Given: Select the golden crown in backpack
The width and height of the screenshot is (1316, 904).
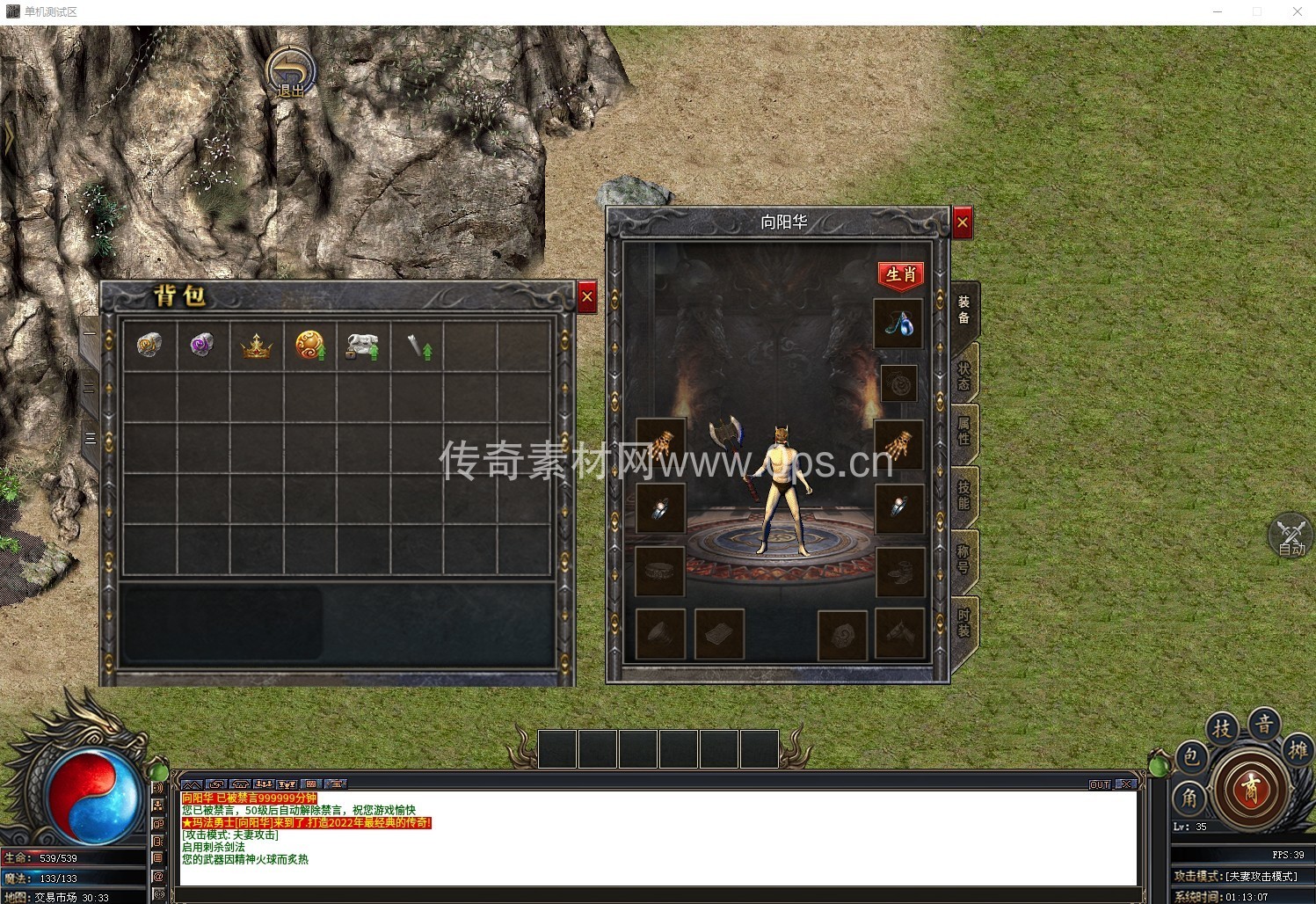Looking at the screenshot, I should pos(257,346).
